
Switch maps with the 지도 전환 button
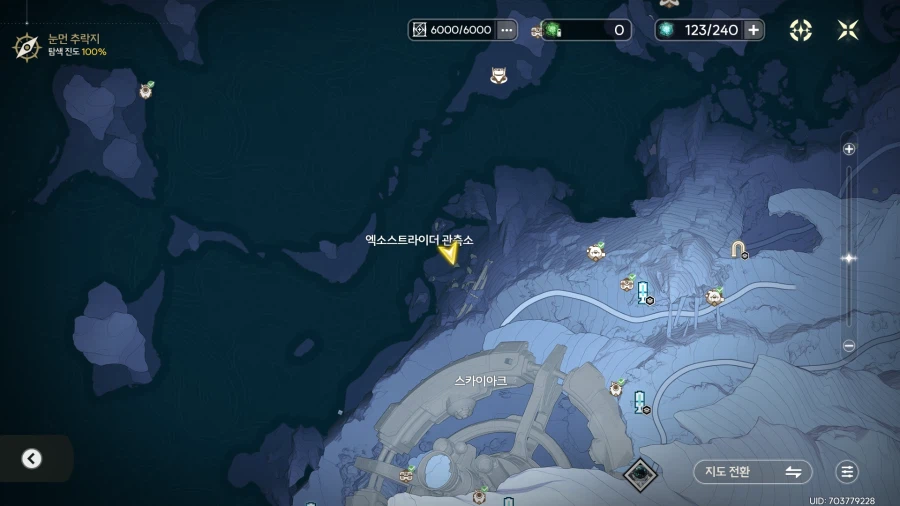point(752,472)
